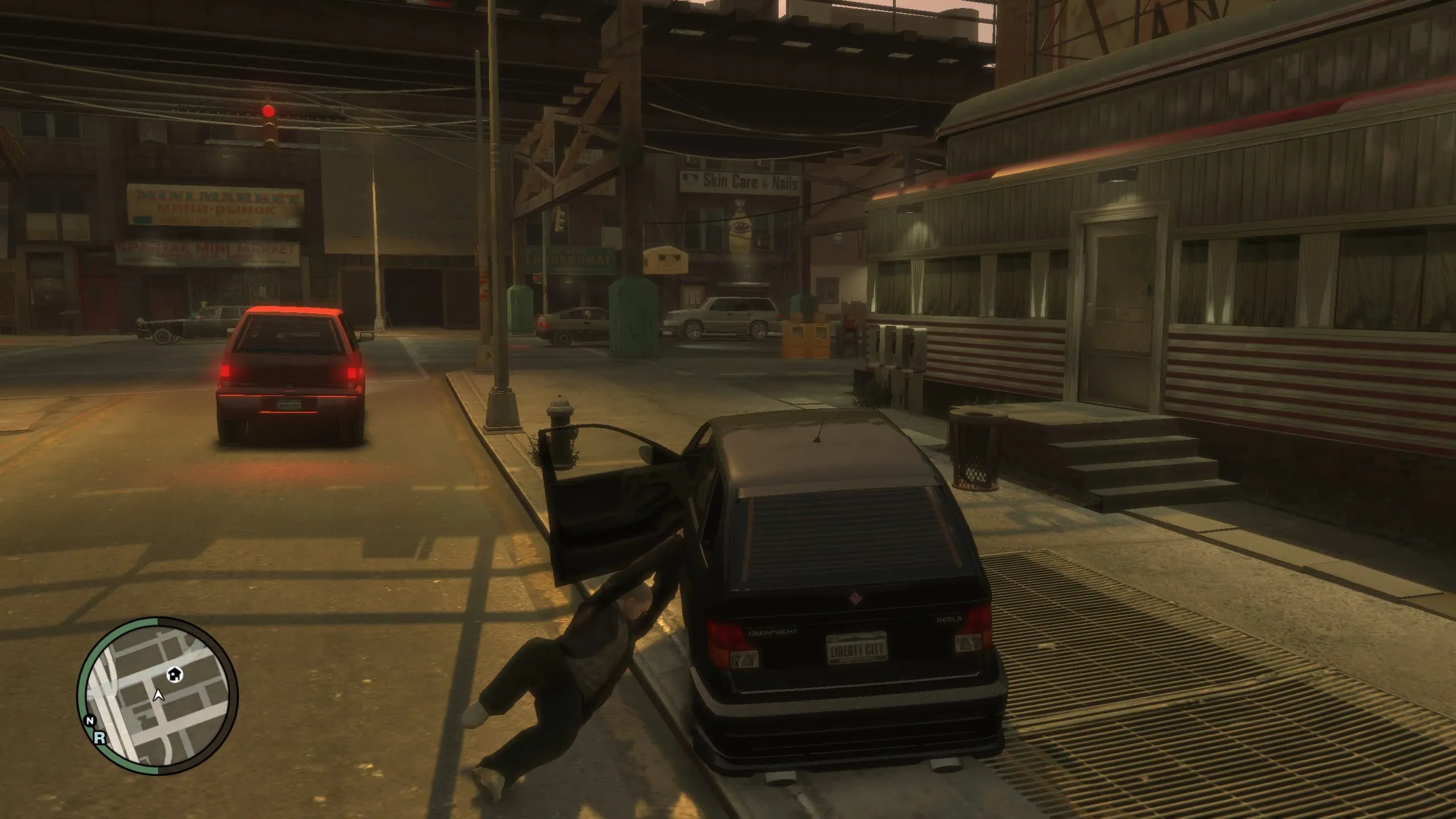
Task: Click the north N marker on the radar
Action: coord(89,721)
